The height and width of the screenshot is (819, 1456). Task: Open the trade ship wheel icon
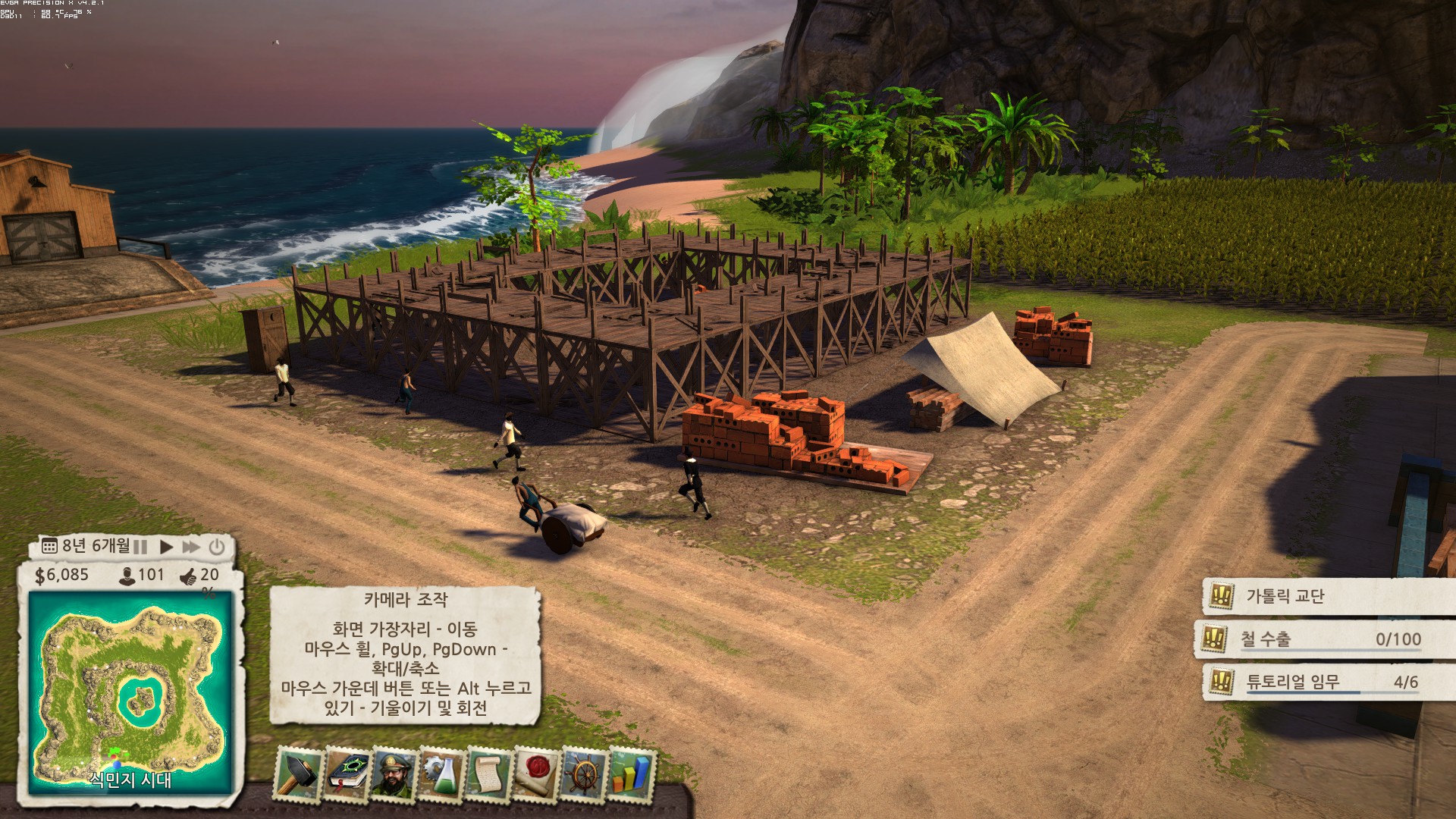(x=584, y=773)
